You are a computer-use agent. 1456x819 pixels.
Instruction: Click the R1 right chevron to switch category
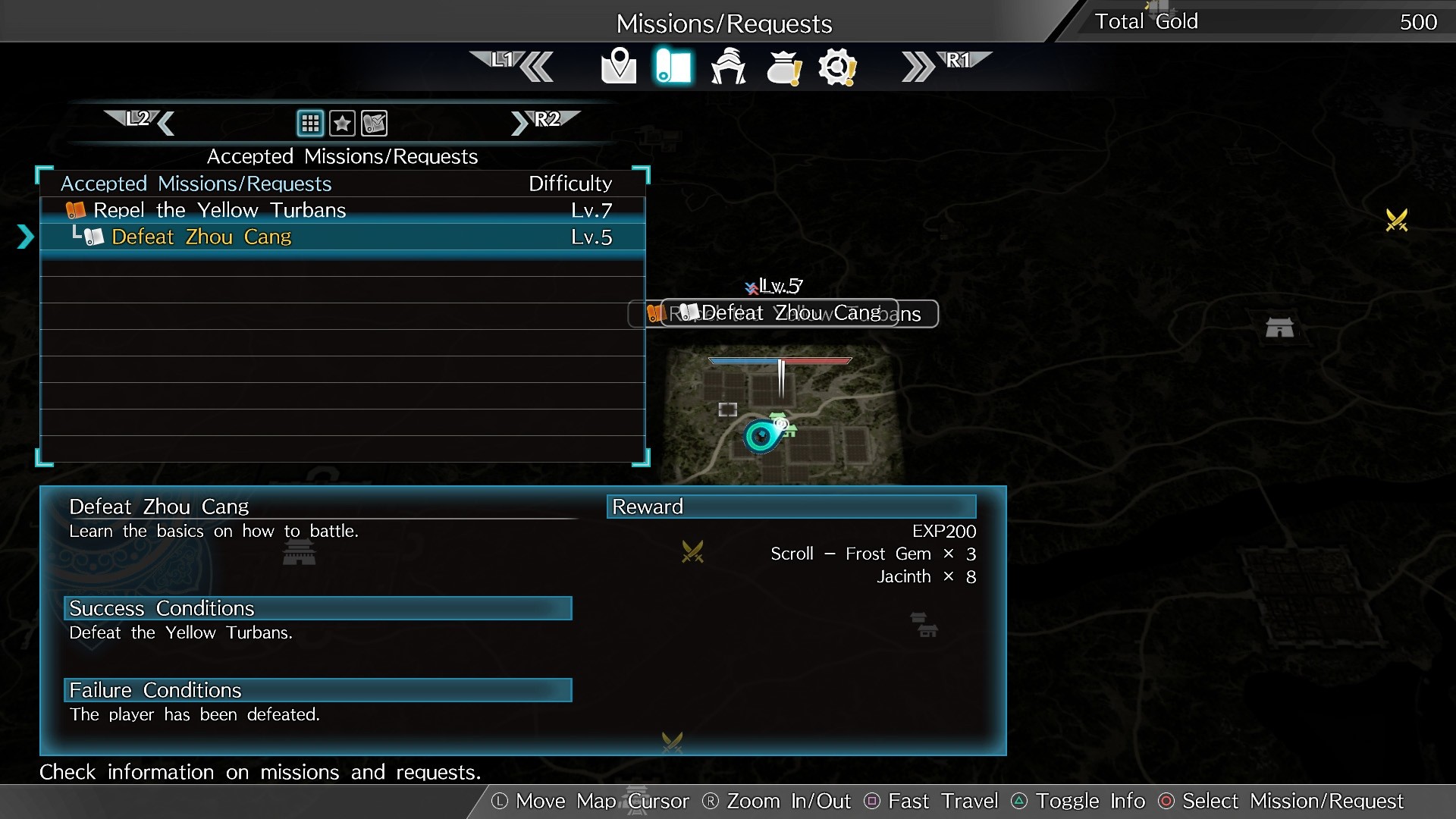pyautogui.click(x=918, y=67)
